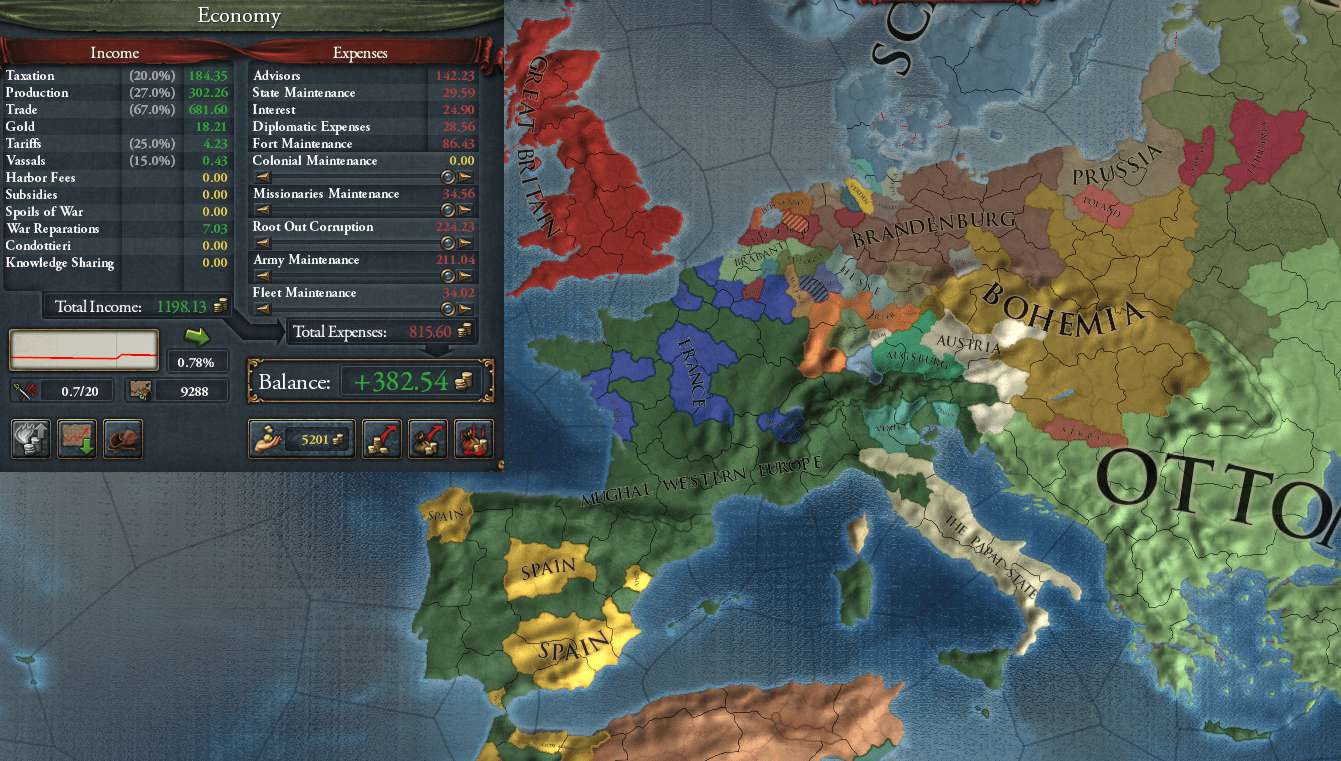1341x761 pixels.
Task: Reduce war exhaustion via the green-arrow map button
Action: click(78, 439)
